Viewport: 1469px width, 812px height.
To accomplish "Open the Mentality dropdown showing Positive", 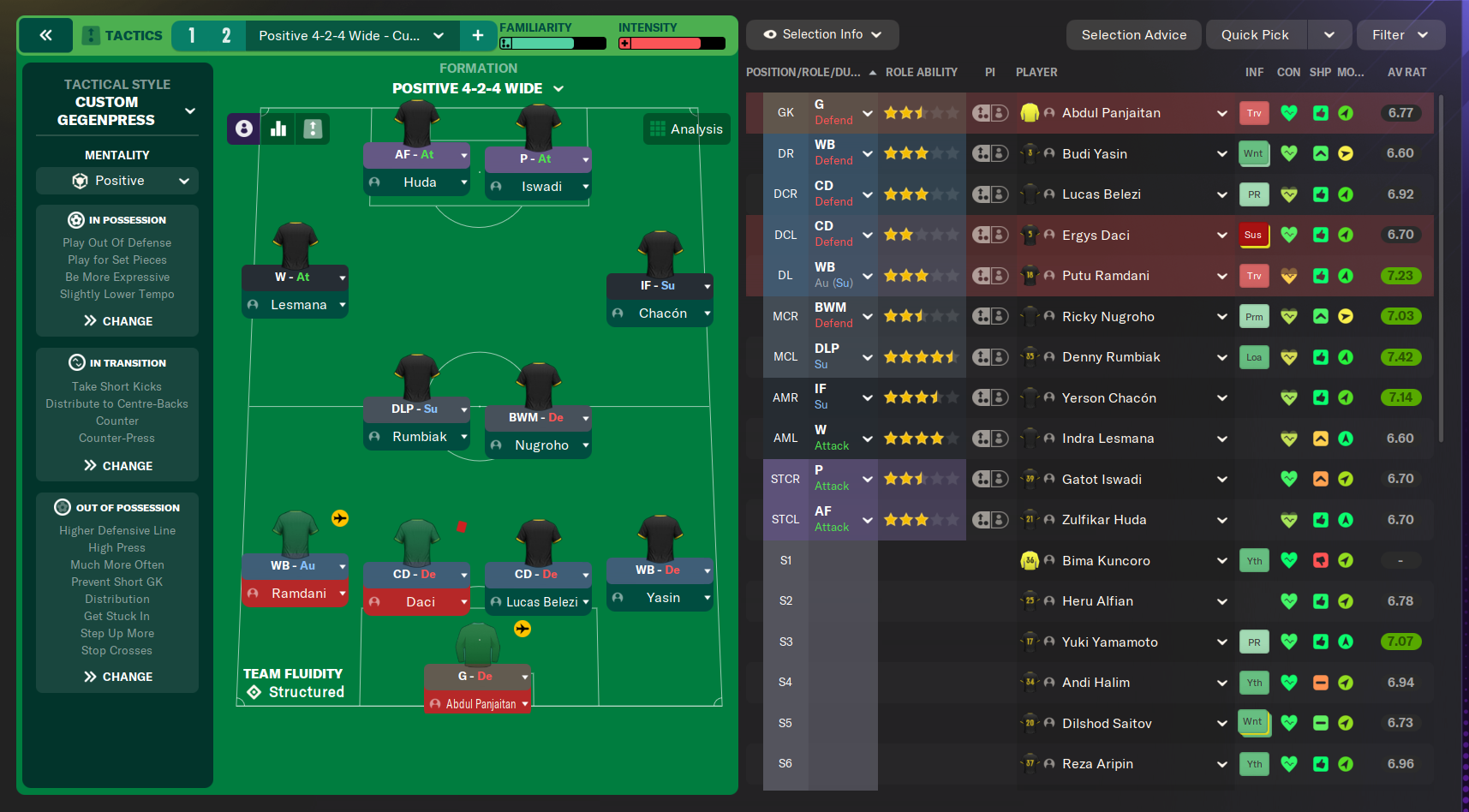I will [x=117, y=180].
